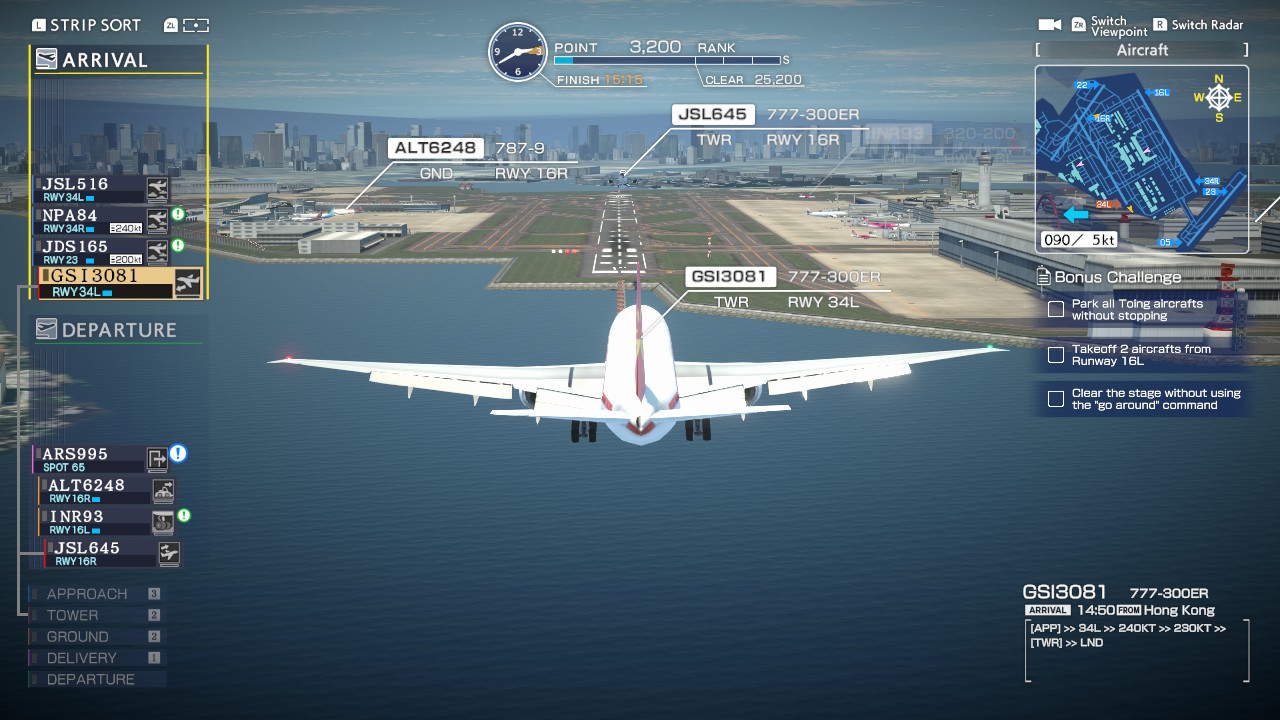Select the takeoff icon on JSL645 strip
This screenshot has height=720, width=1280.
tap(168, 551)
